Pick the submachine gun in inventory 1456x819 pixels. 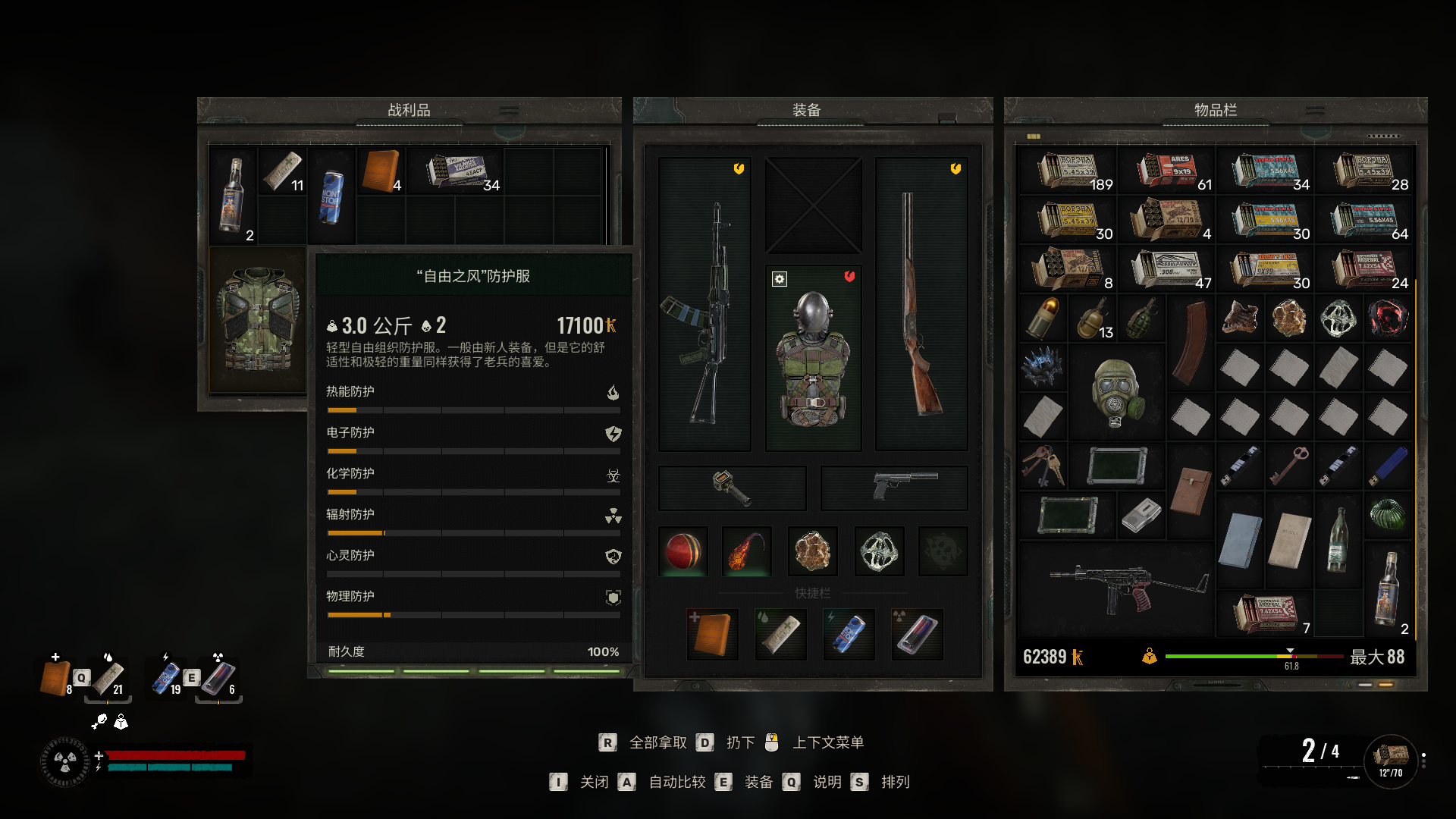pos(1116,589)
